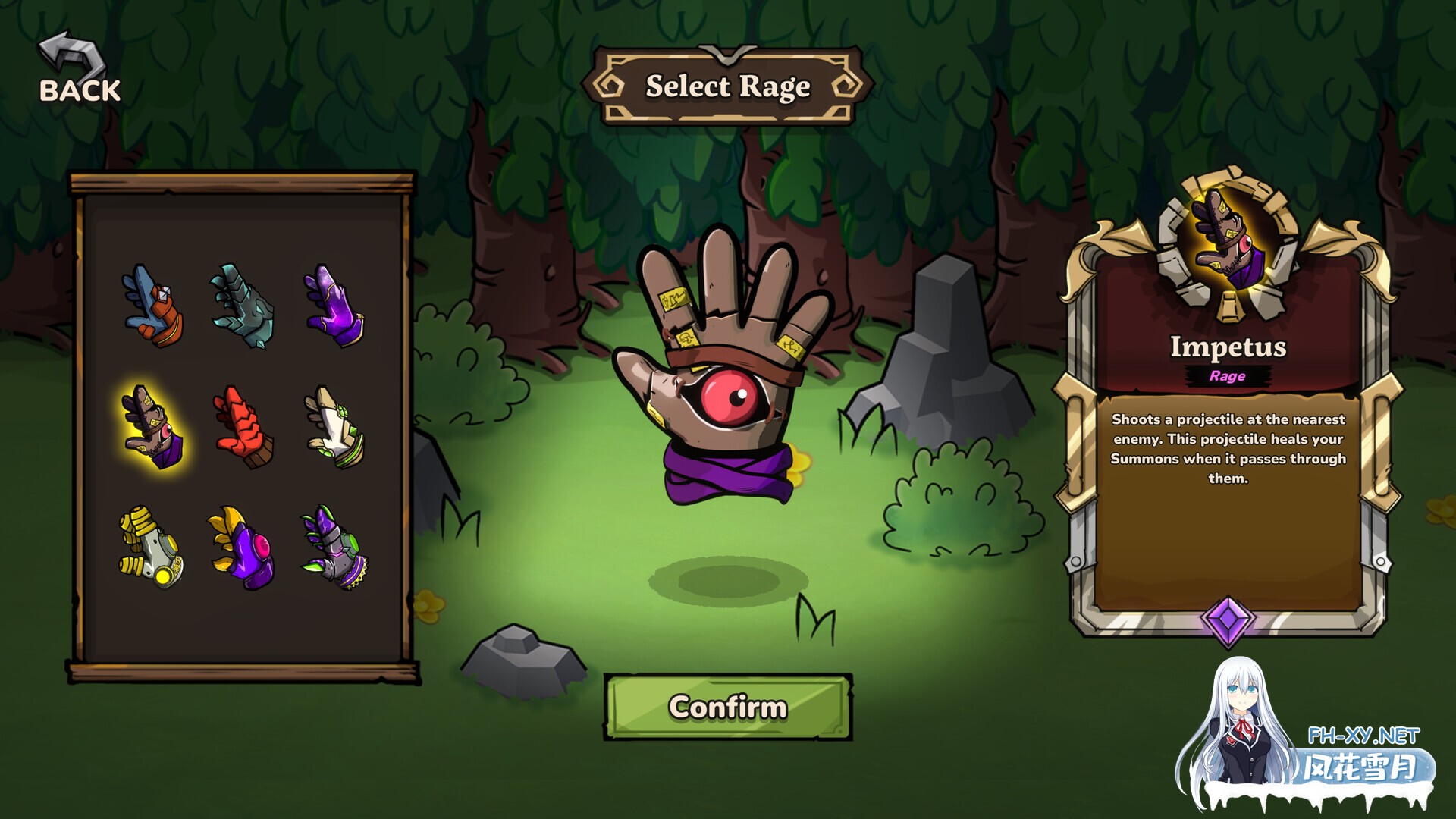Choose the purple glove with pink gem

(x=243, y=548)
